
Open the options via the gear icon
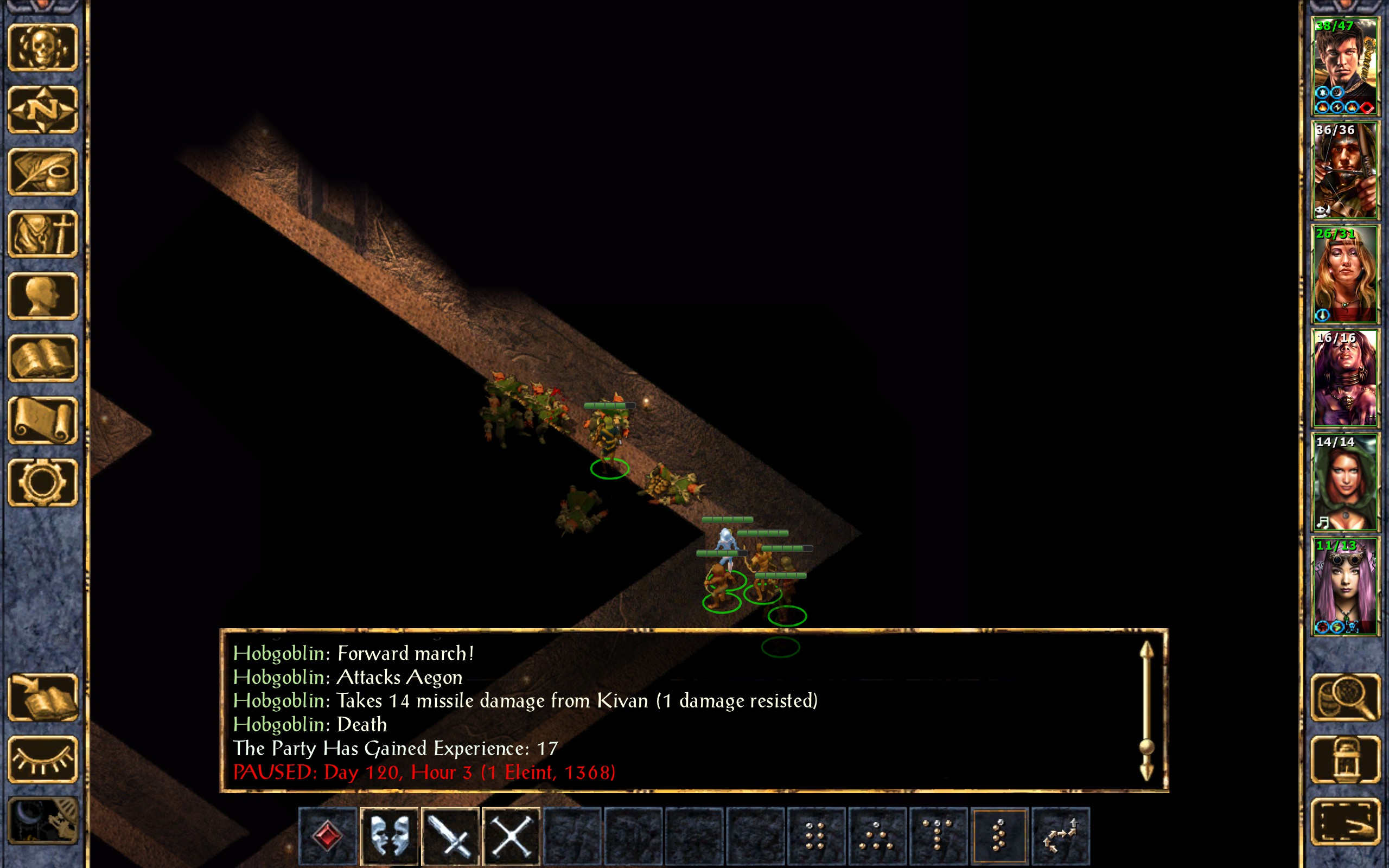[43, 482]
